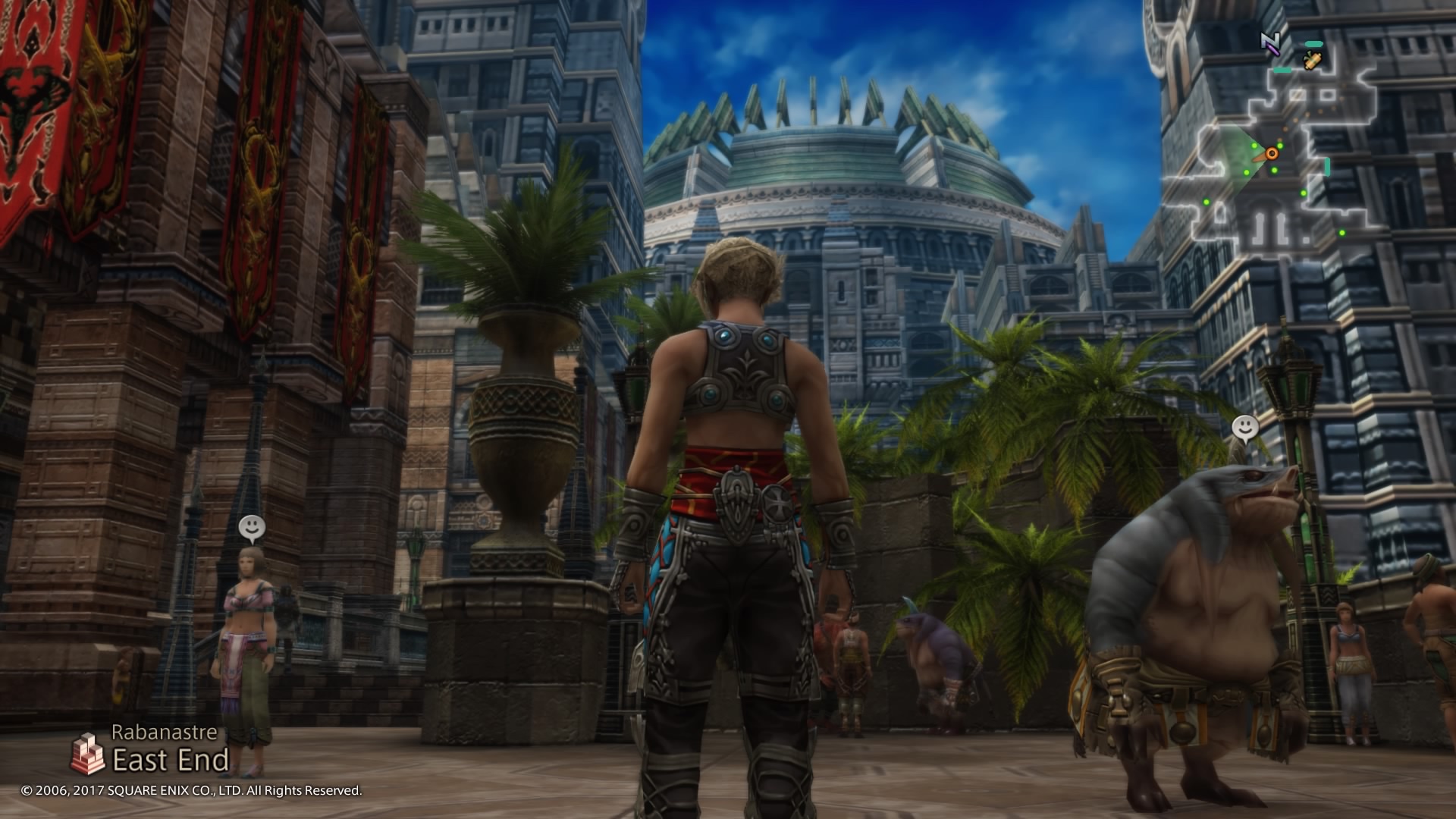Click a green NPC dot on the minimap
The height and width of the screenshot is (819, 1456).
[x=1281, y=146]
